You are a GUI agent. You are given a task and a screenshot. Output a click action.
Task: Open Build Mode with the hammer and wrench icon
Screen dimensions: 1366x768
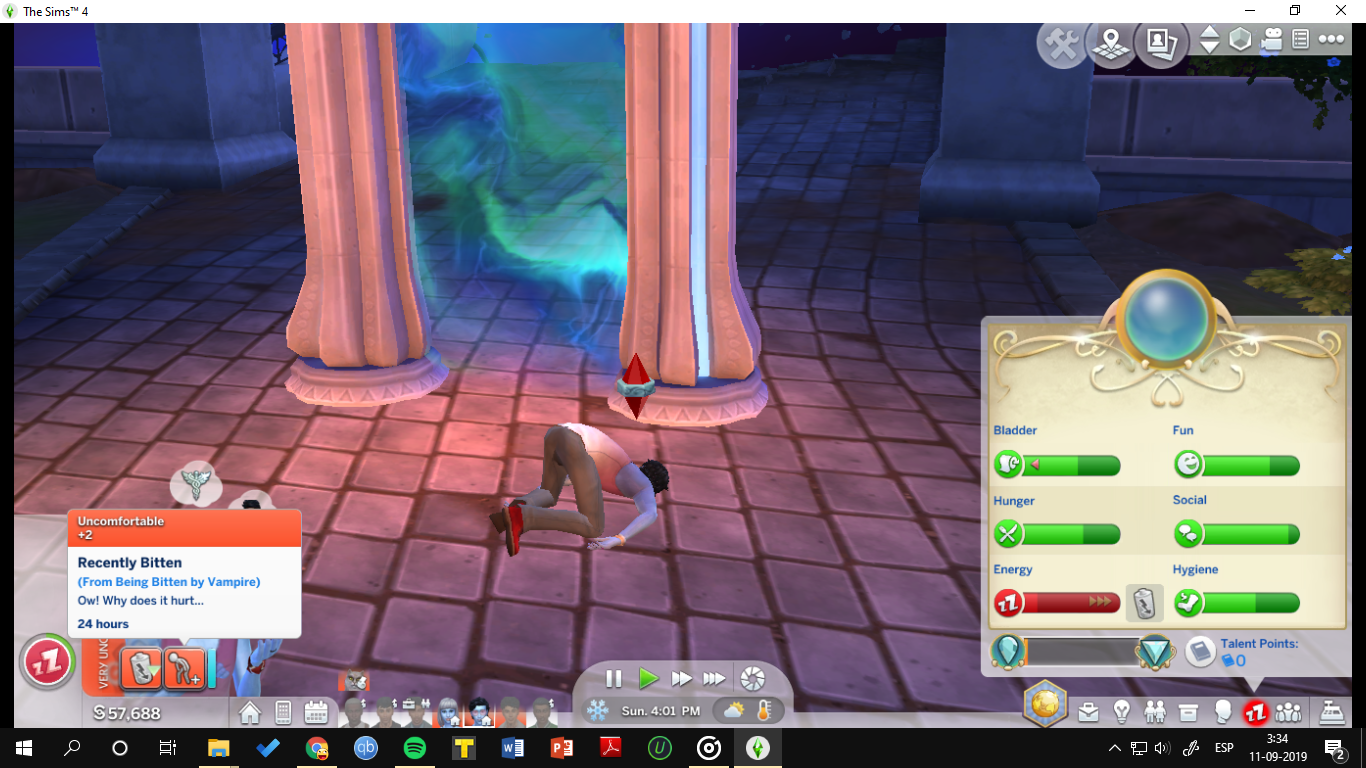pyautogui.click(x=1061, y=43)
